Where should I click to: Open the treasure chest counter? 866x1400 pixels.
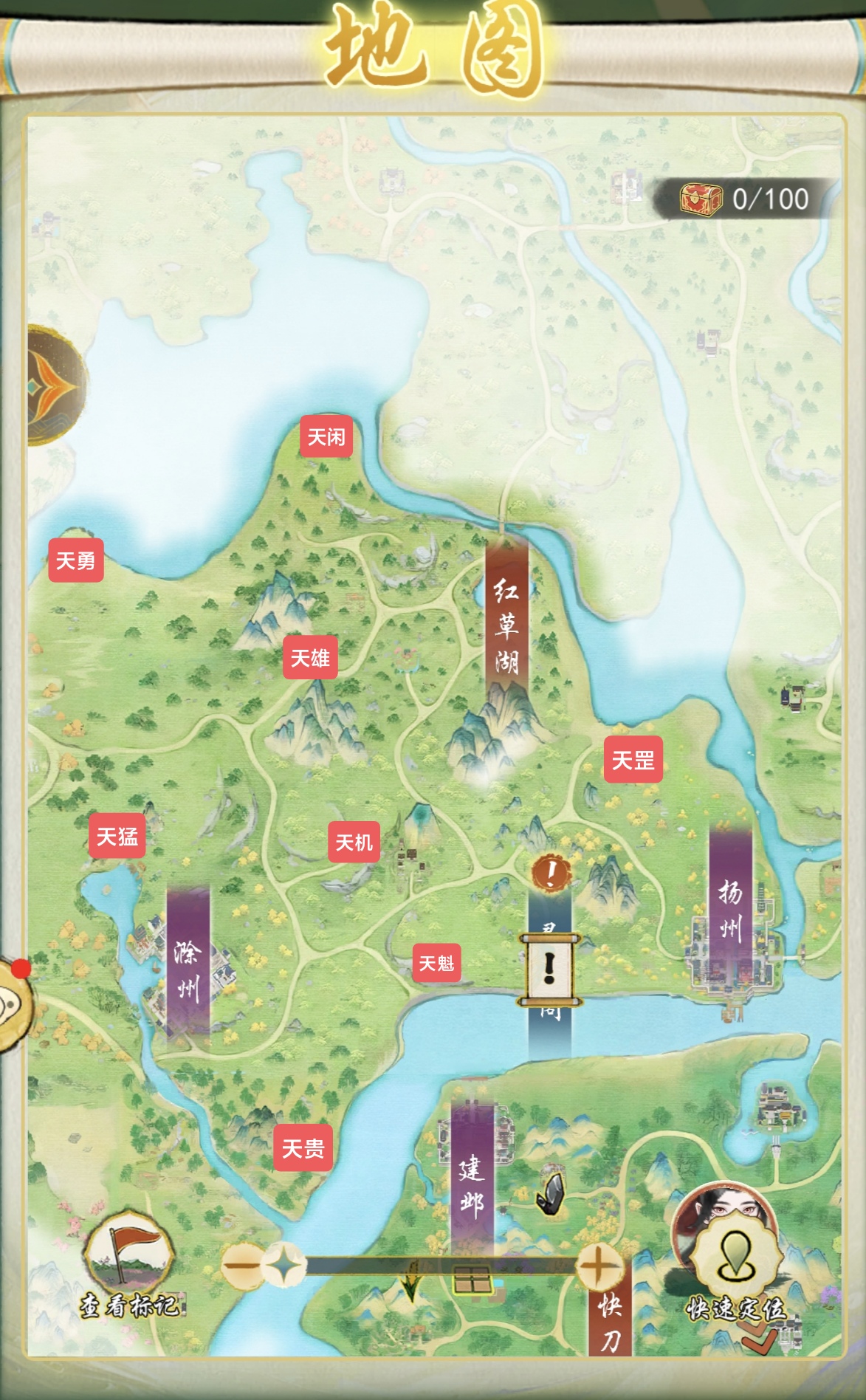tap(746, 199)
